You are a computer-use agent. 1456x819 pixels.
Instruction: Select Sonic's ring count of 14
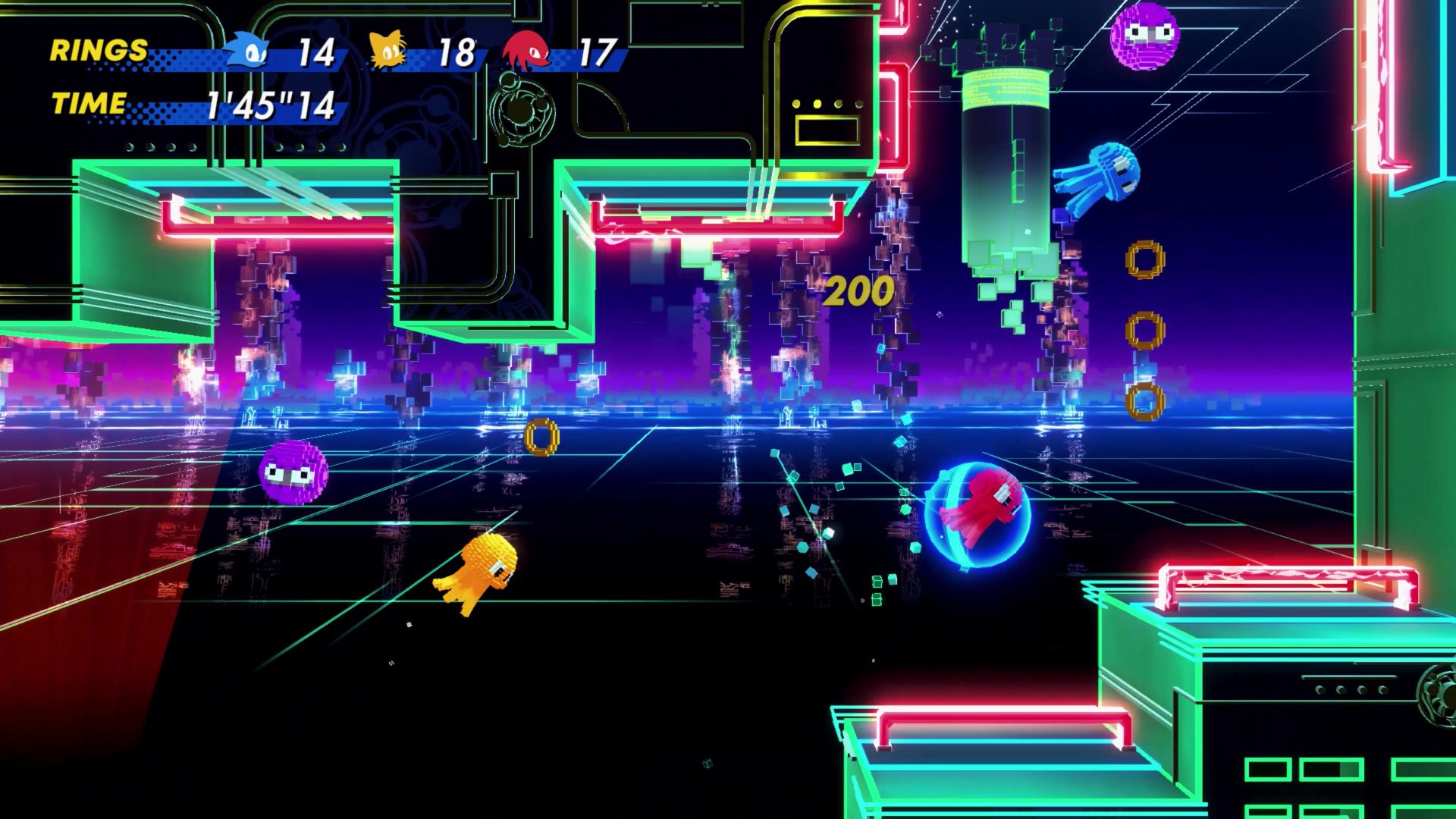[318, 53]
